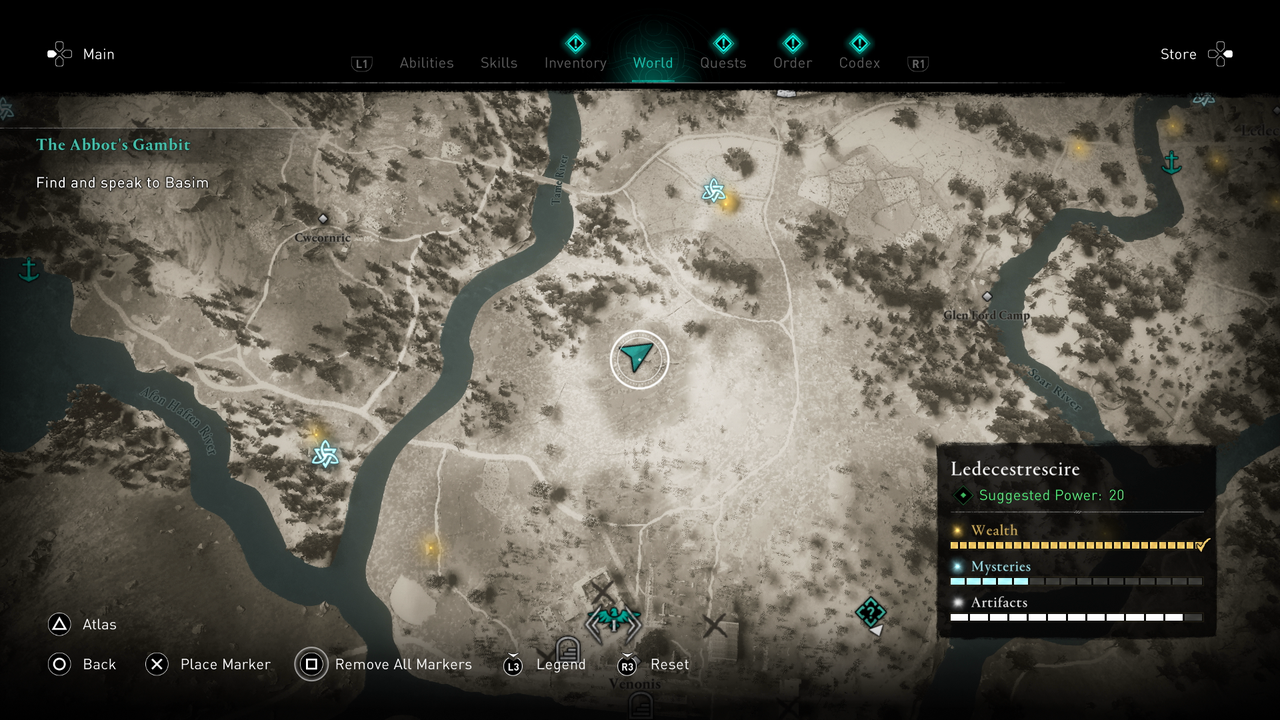
Task: Click the monastery ruins icon below Venonis
Action: [x=640, y=706]
